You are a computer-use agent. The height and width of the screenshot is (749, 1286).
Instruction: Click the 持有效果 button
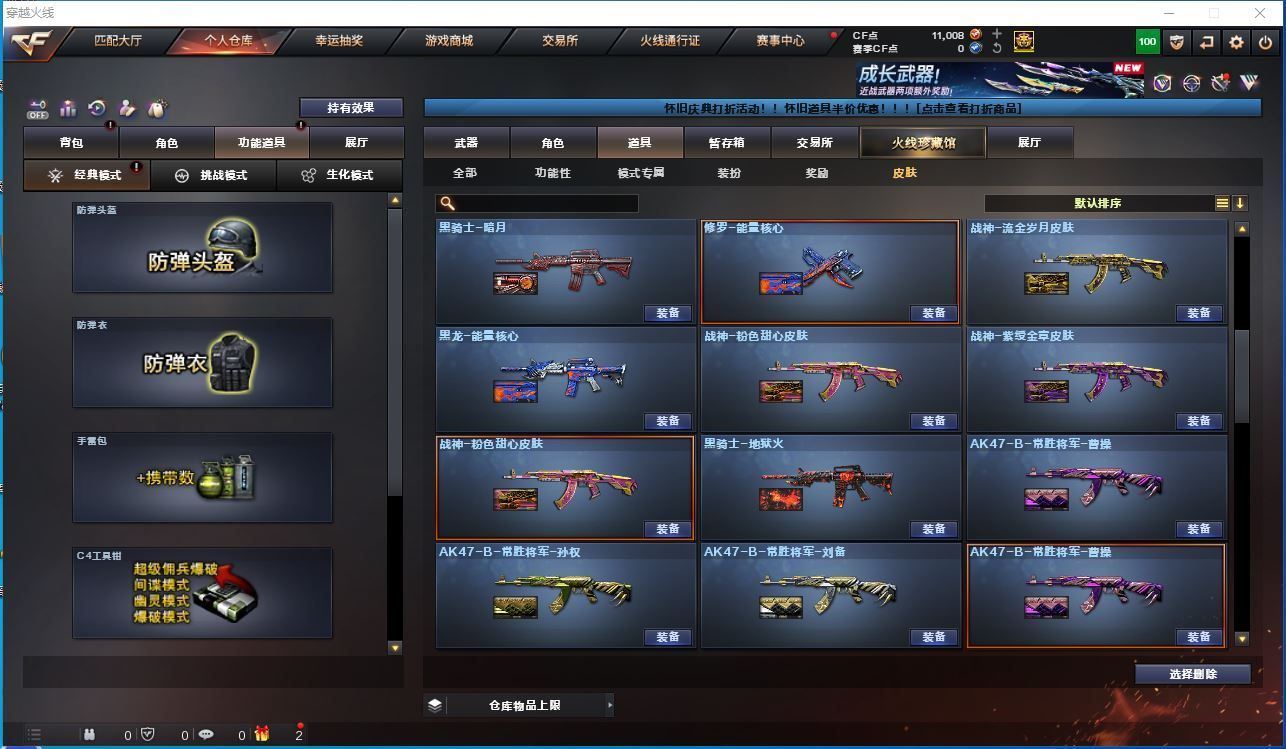point(351,108)
